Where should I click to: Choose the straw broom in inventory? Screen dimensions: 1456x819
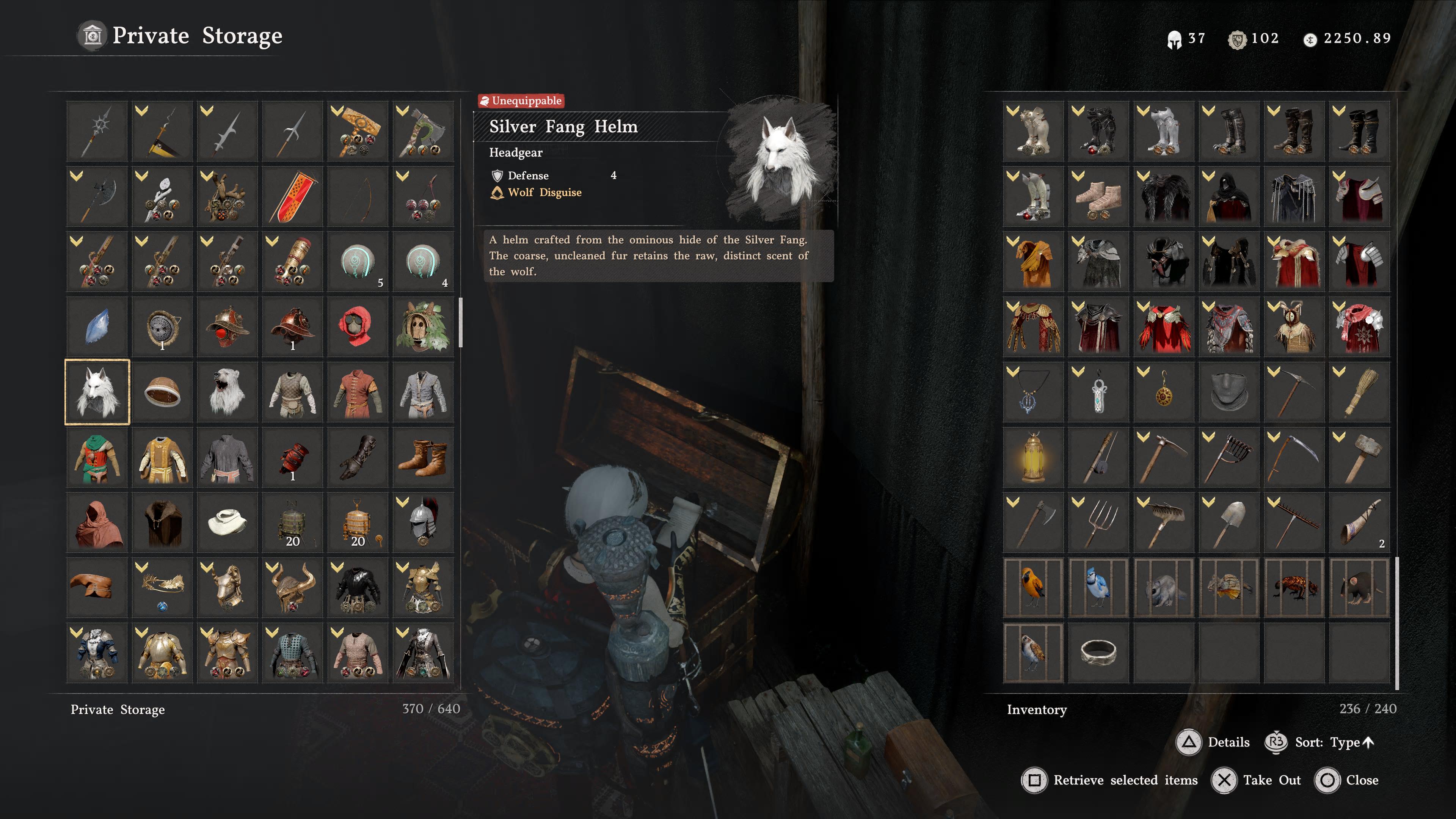click(1359, 392)
